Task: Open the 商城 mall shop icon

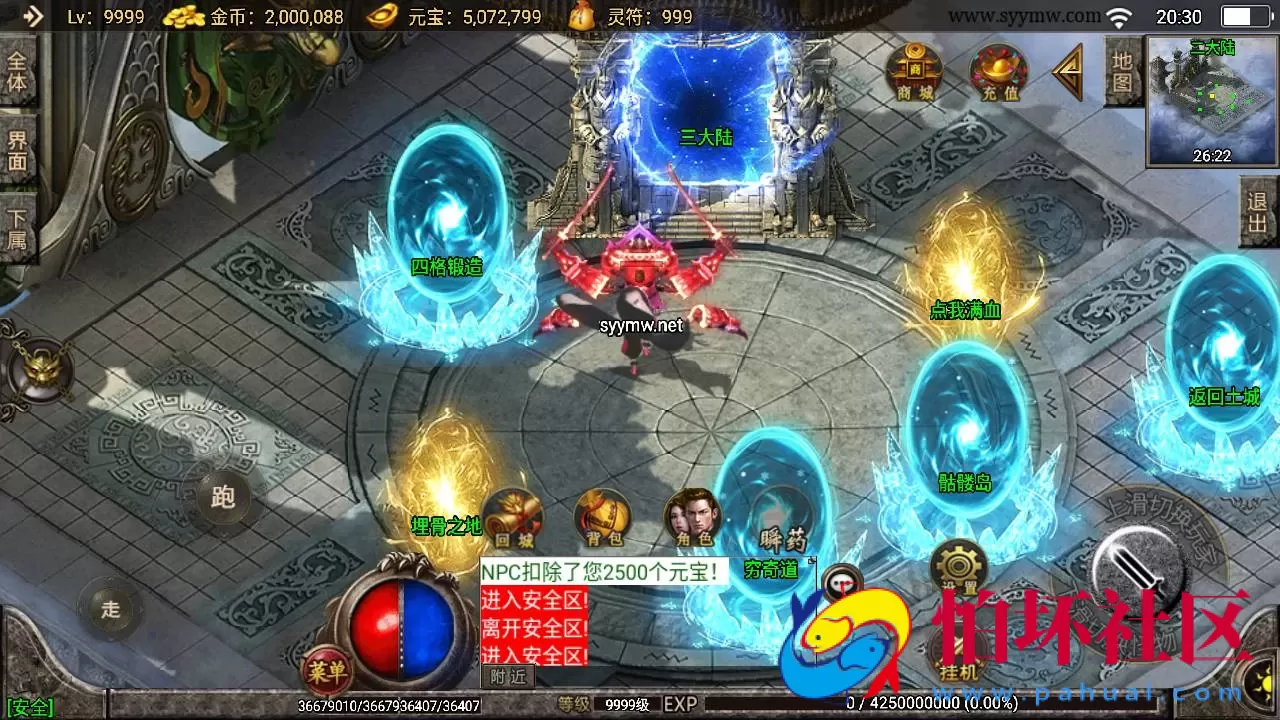Action: tap(913, 70)
